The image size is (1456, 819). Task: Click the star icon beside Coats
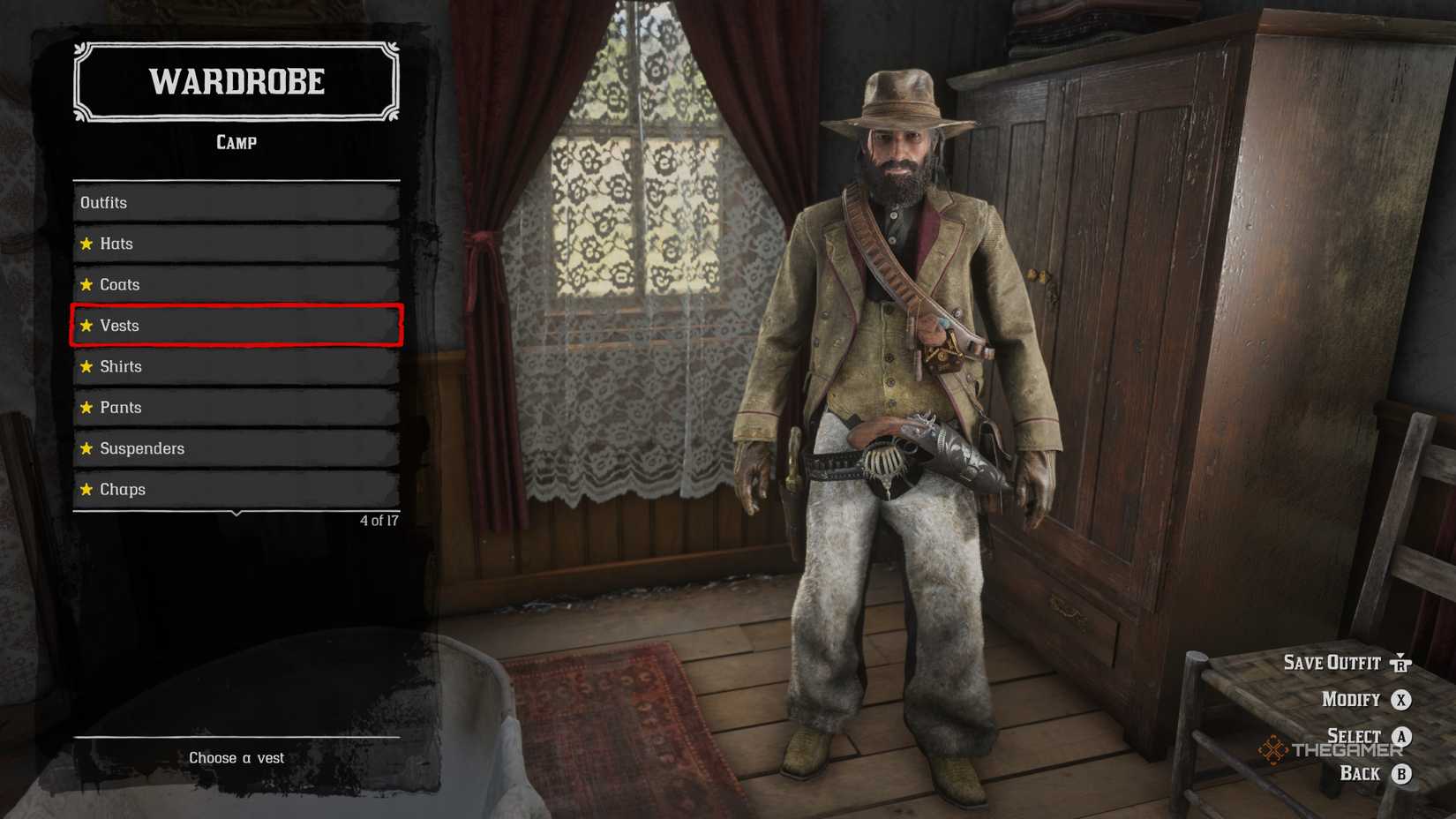point(86,284)
